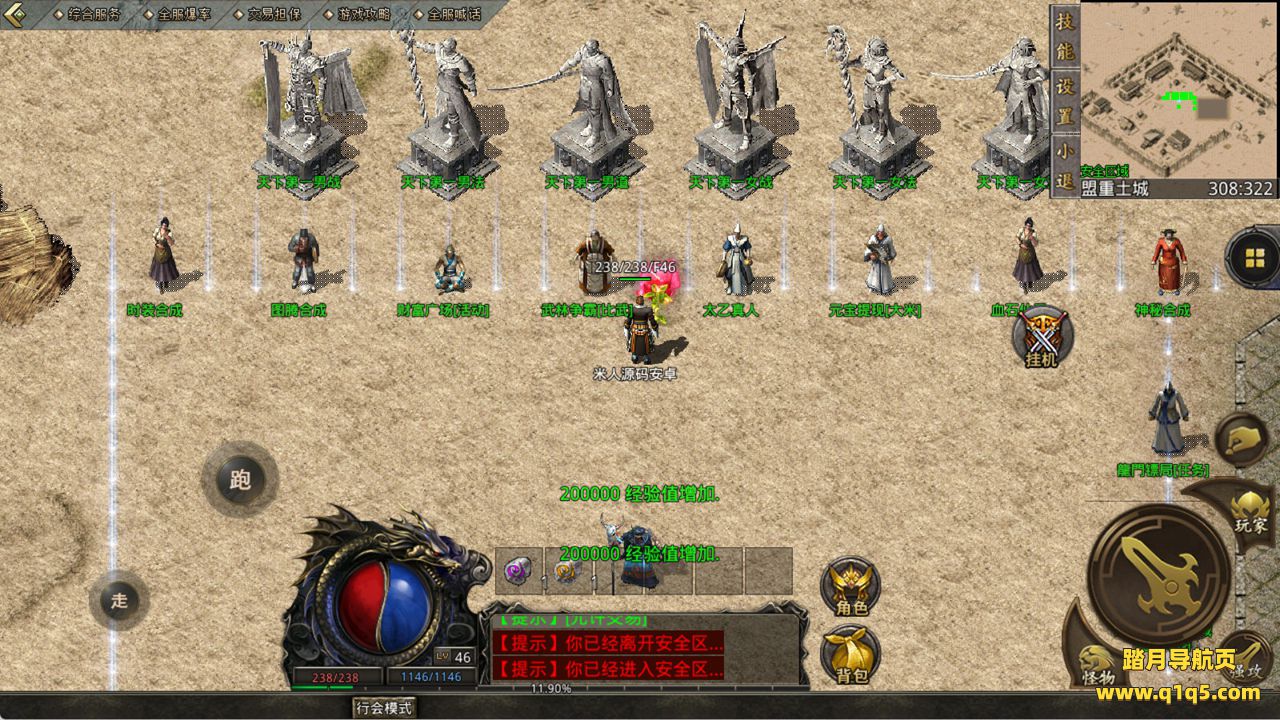Image resolution: width=1280 pixels, height=720 pixels.
Task: Click the 小退 logout button
Action: pyautogui.click(x=1065, y=165)
